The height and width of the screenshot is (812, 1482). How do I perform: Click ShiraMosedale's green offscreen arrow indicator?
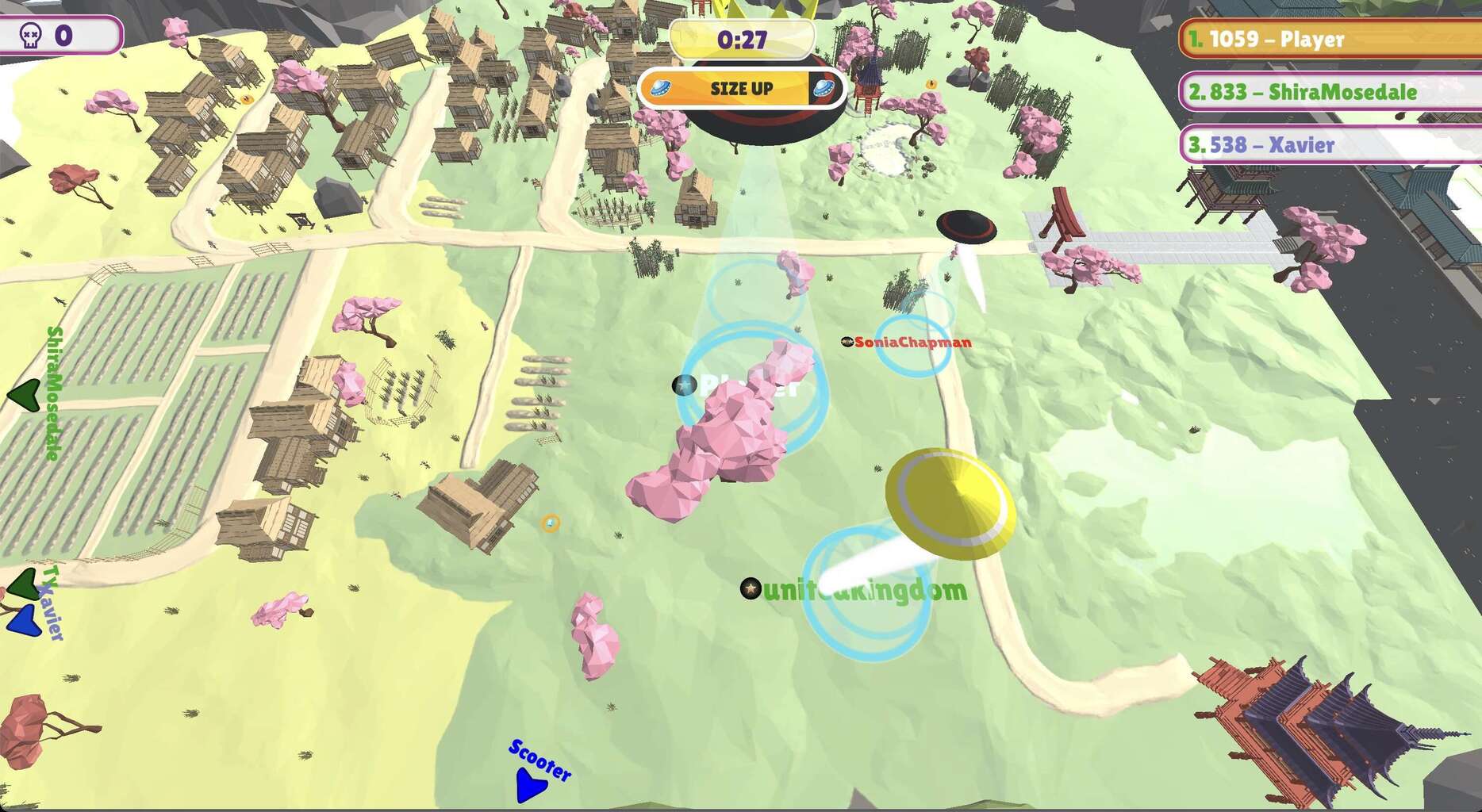pyautogui.click(x=25, y=394)
